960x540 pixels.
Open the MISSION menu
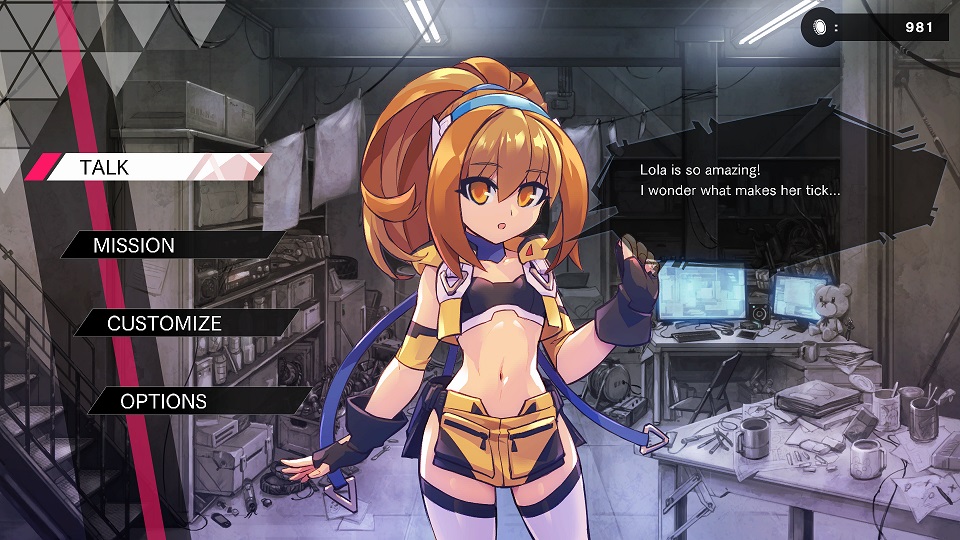[170, 245]
